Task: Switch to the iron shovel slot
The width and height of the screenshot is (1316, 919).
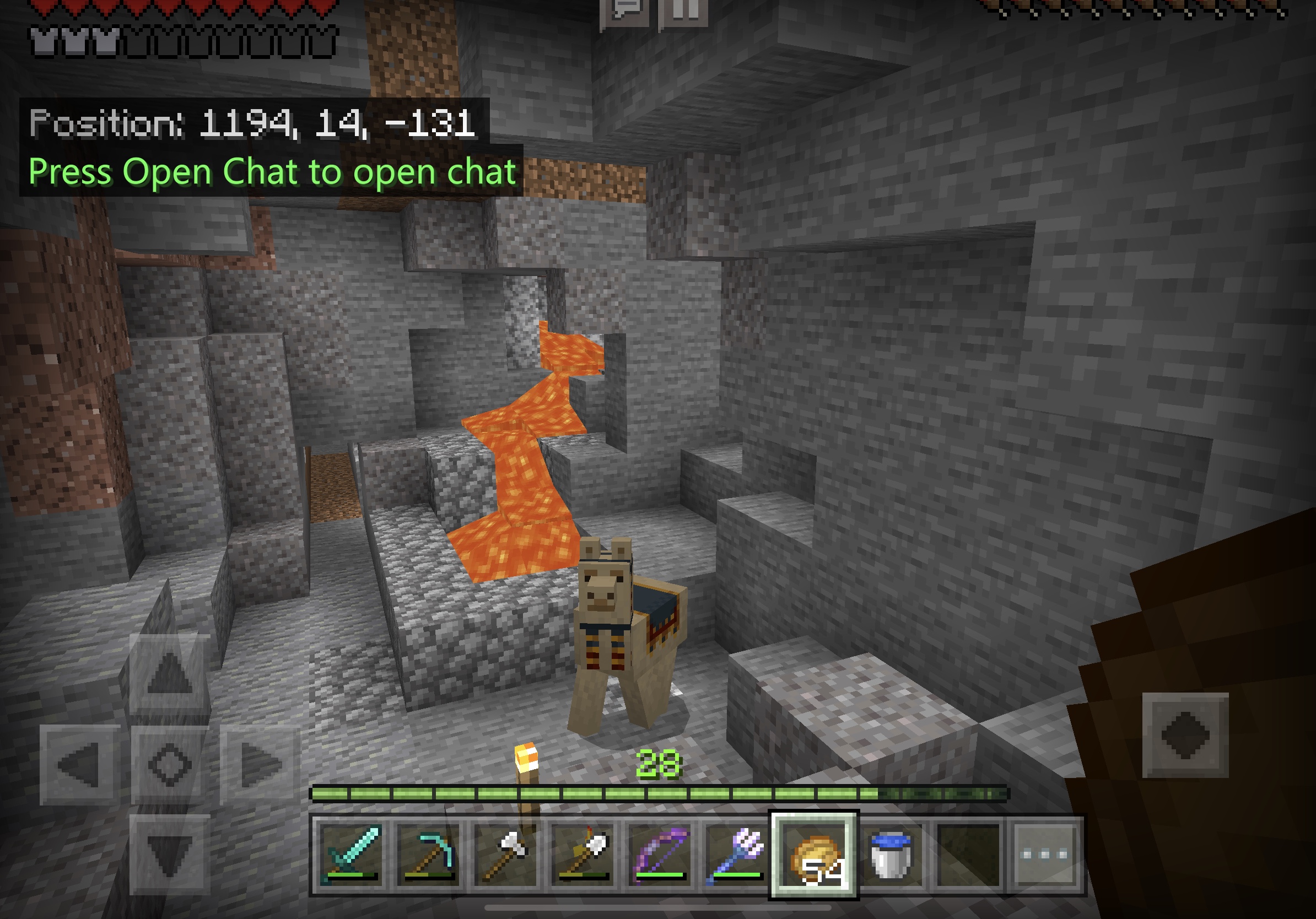Action: point(583,854)
